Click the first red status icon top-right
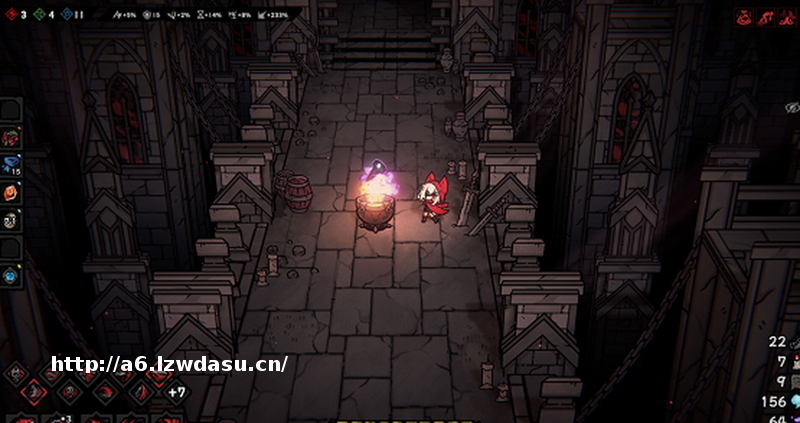Screen dimensions: 800x423 coord(745,17)
